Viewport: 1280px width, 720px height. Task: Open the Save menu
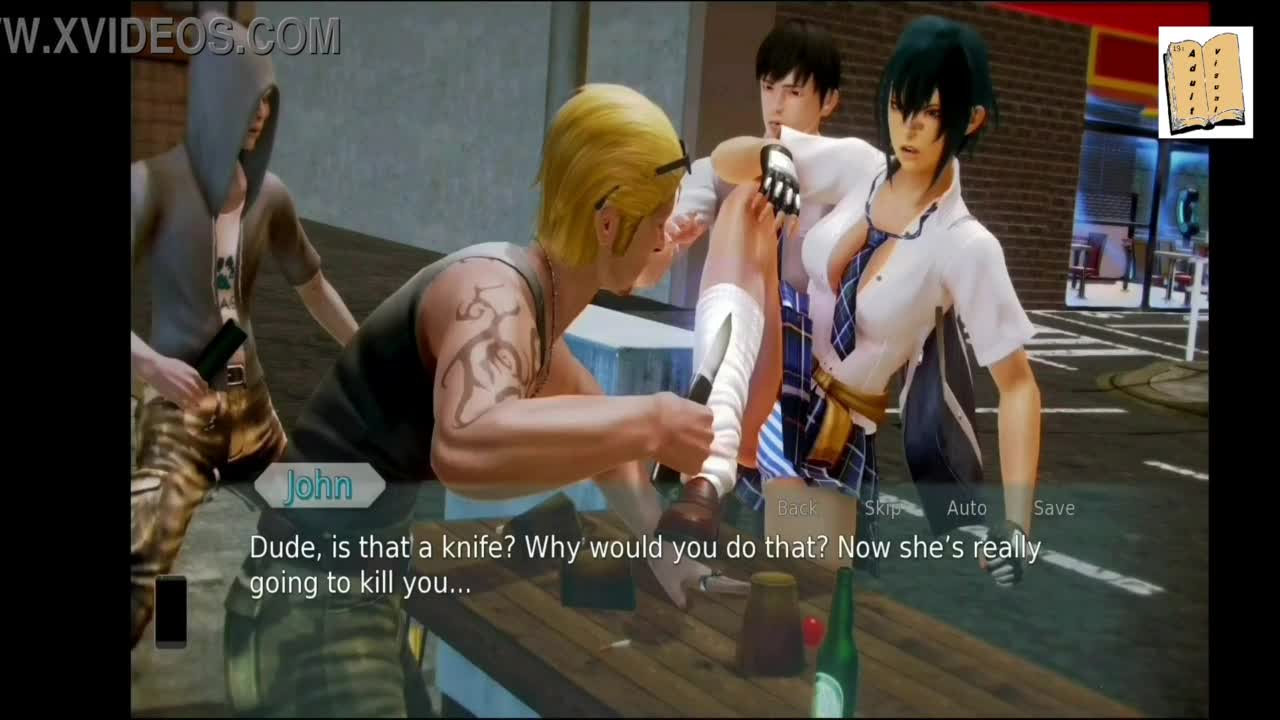click(x=1054, y=508)
